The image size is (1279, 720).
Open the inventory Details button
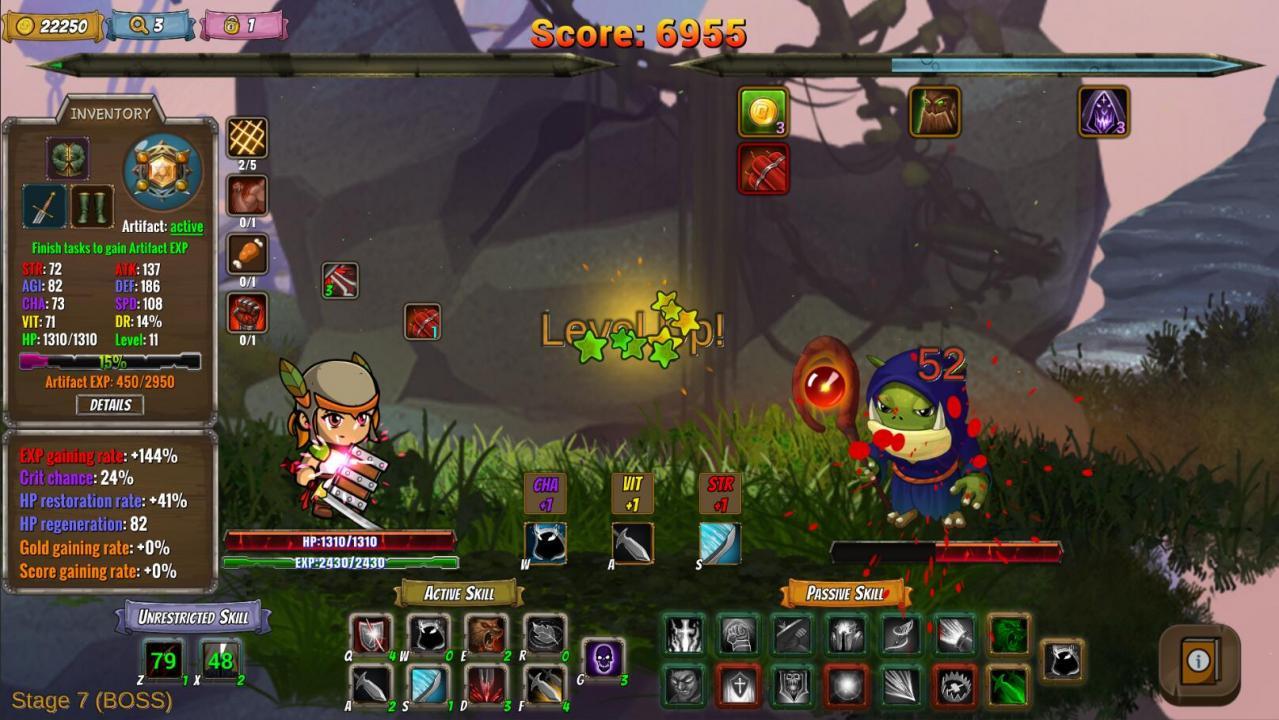(x=110, y=405)
